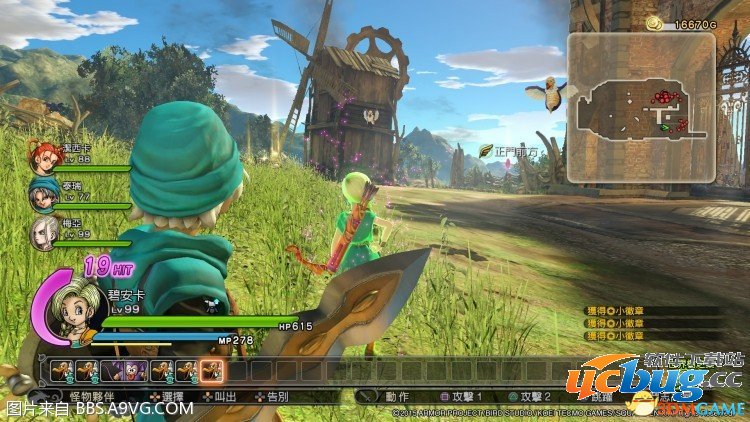Select Jessica's red-haired party portrait
The image size is (750, 422).
coord(42,158)
